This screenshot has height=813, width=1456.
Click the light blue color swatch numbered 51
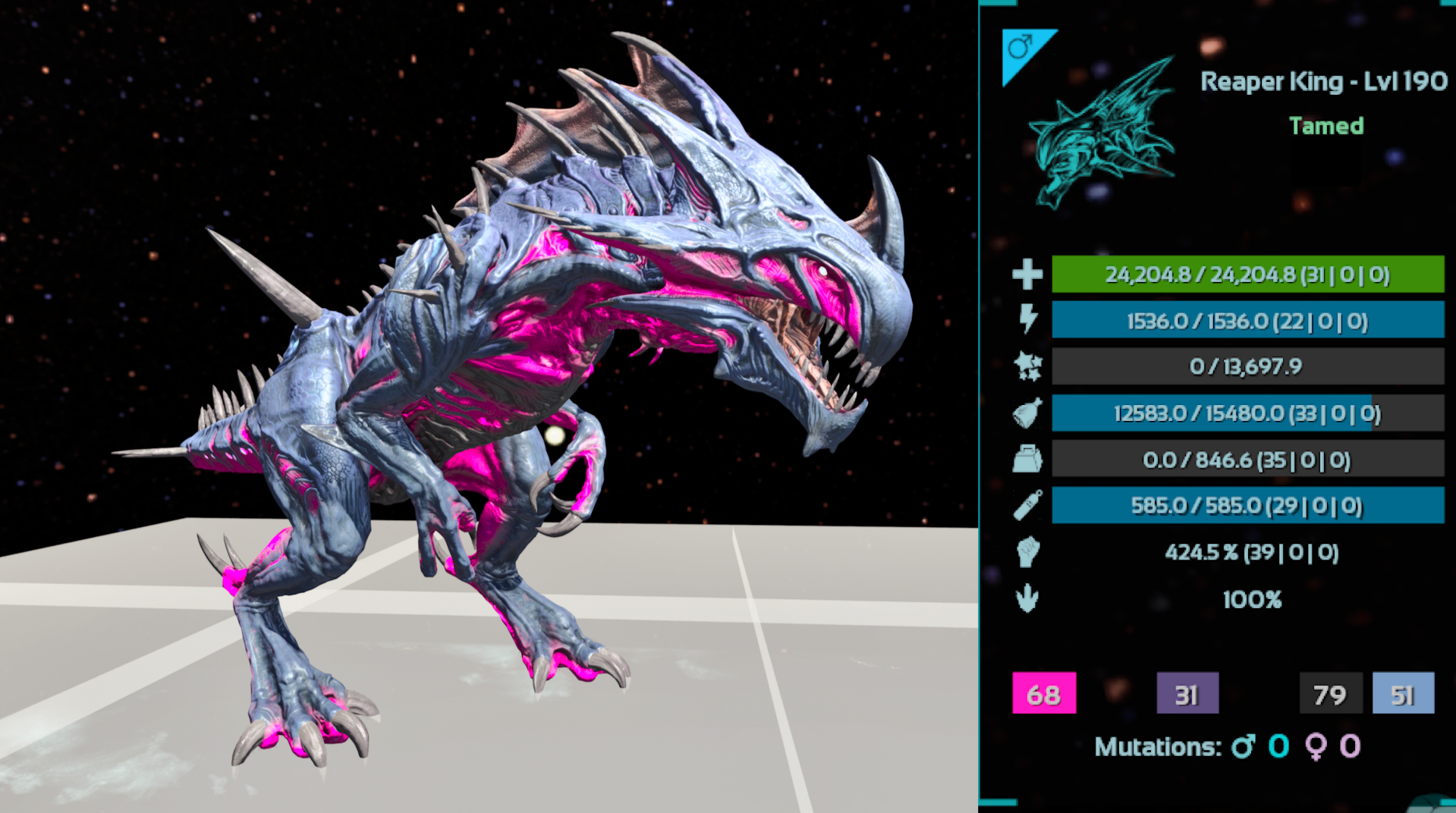[x=1403, y=693]
